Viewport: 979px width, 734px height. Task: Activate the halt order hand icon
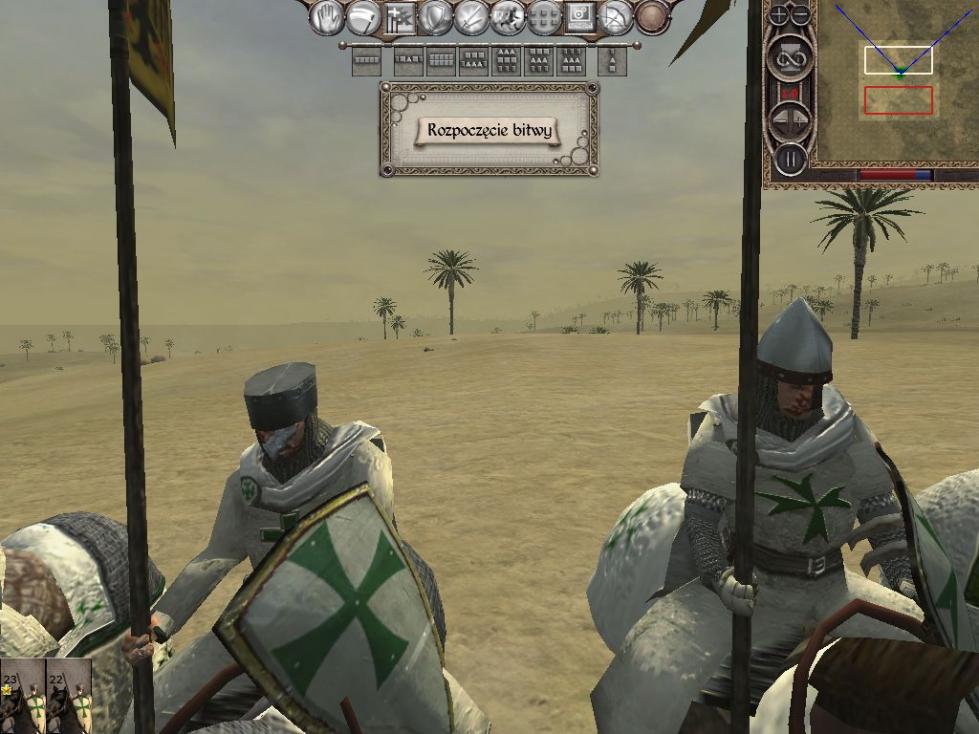(x=326, y=16)
